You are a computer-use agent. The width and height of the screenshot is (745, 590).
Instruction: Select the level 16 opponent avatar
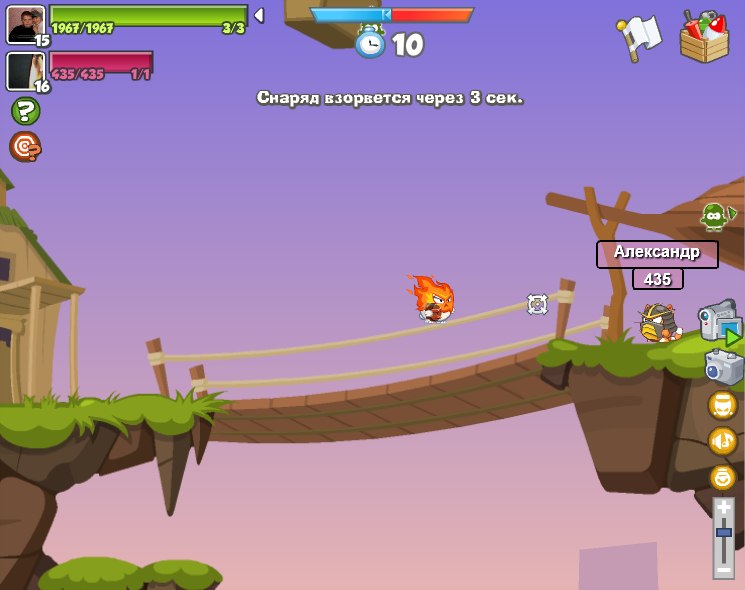pos(25,71)
